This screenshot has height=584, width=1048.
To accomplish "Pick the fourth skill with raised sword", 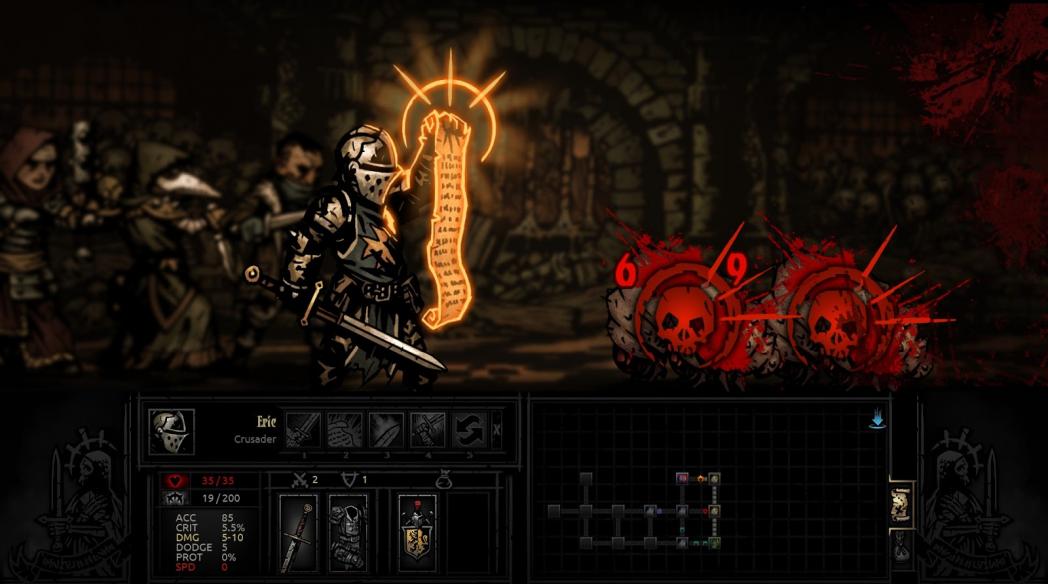I will click(427, 430).
